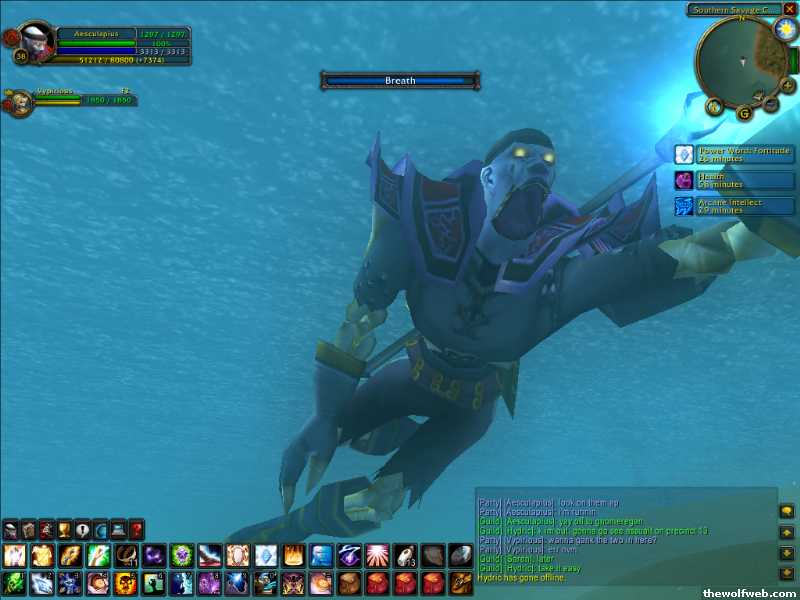Viewport: 800px width, 600px height.
Task: Click the purple Health buff icon
Action: point(684,180)
